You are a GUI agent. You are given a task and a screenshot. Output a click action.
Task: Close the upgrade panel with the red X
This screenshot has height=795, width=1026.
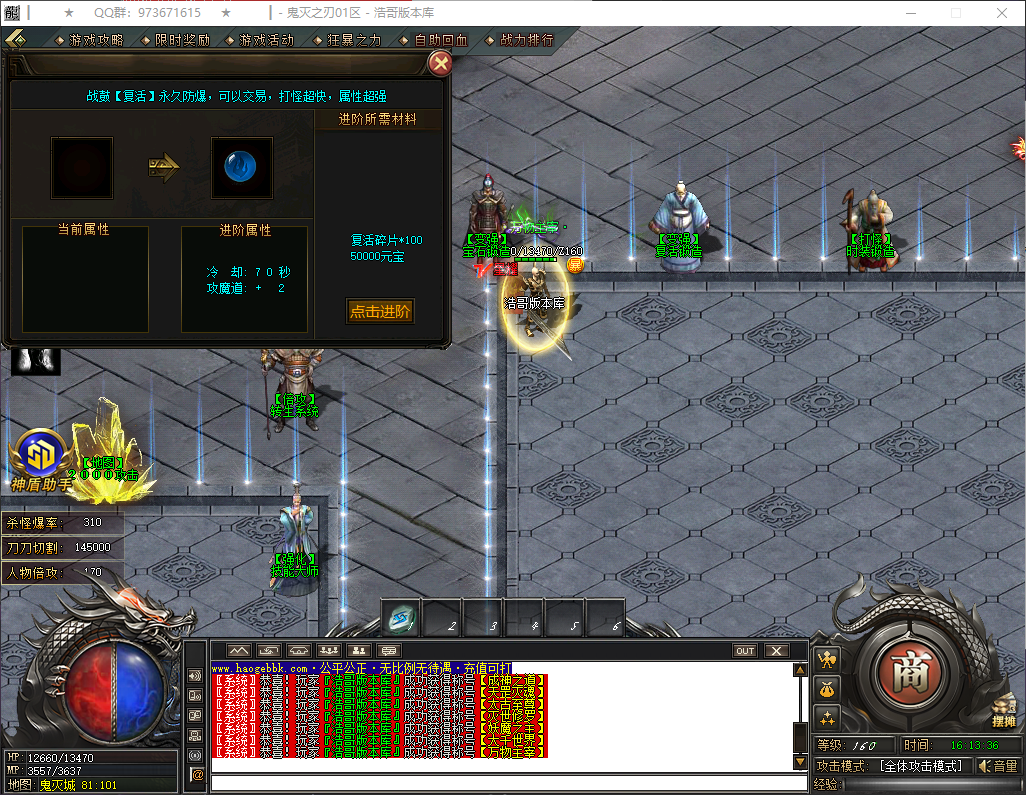[439, 64]
